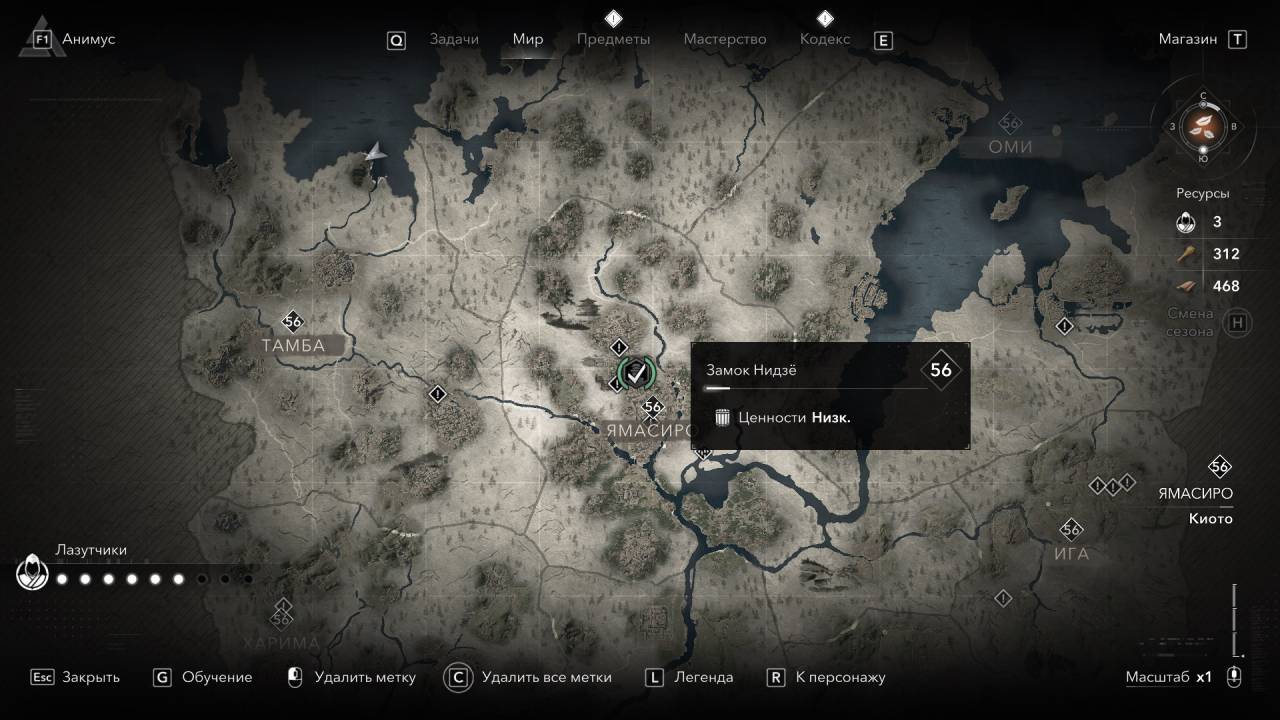This screenshot has height=720, width=1280.
Task: Click the white arrow player marker
Action: tap(375, 152)
